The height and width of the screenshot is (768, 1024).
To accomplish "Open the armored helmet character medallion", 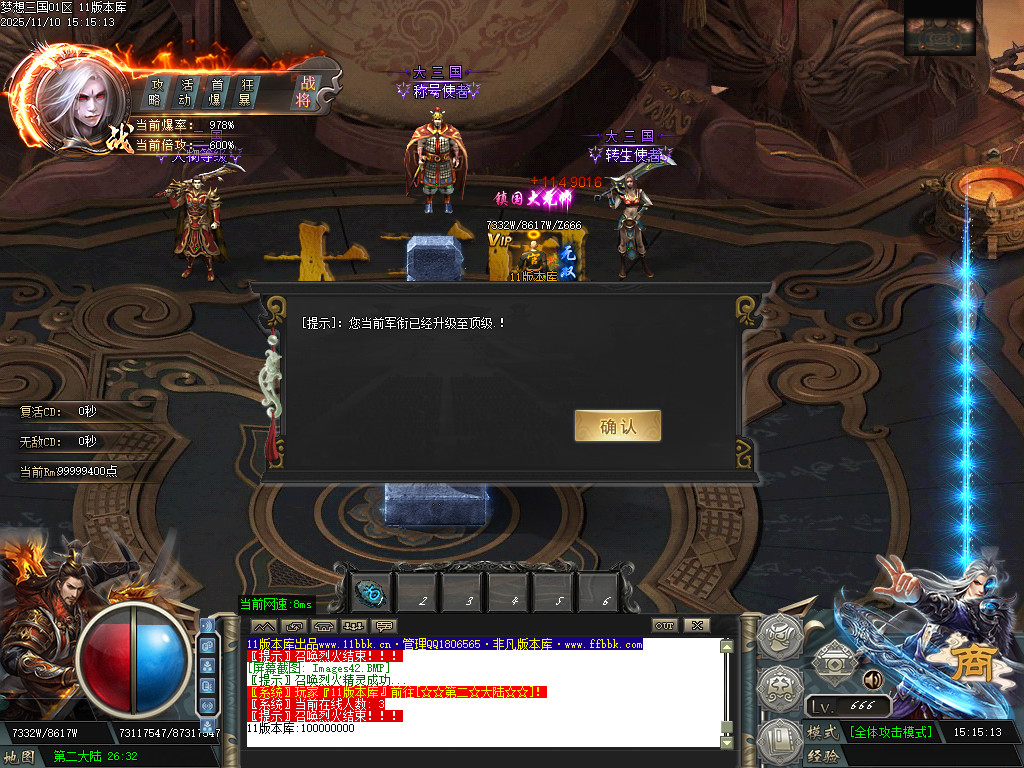I will pyautogui.click(x=780, y=635).
